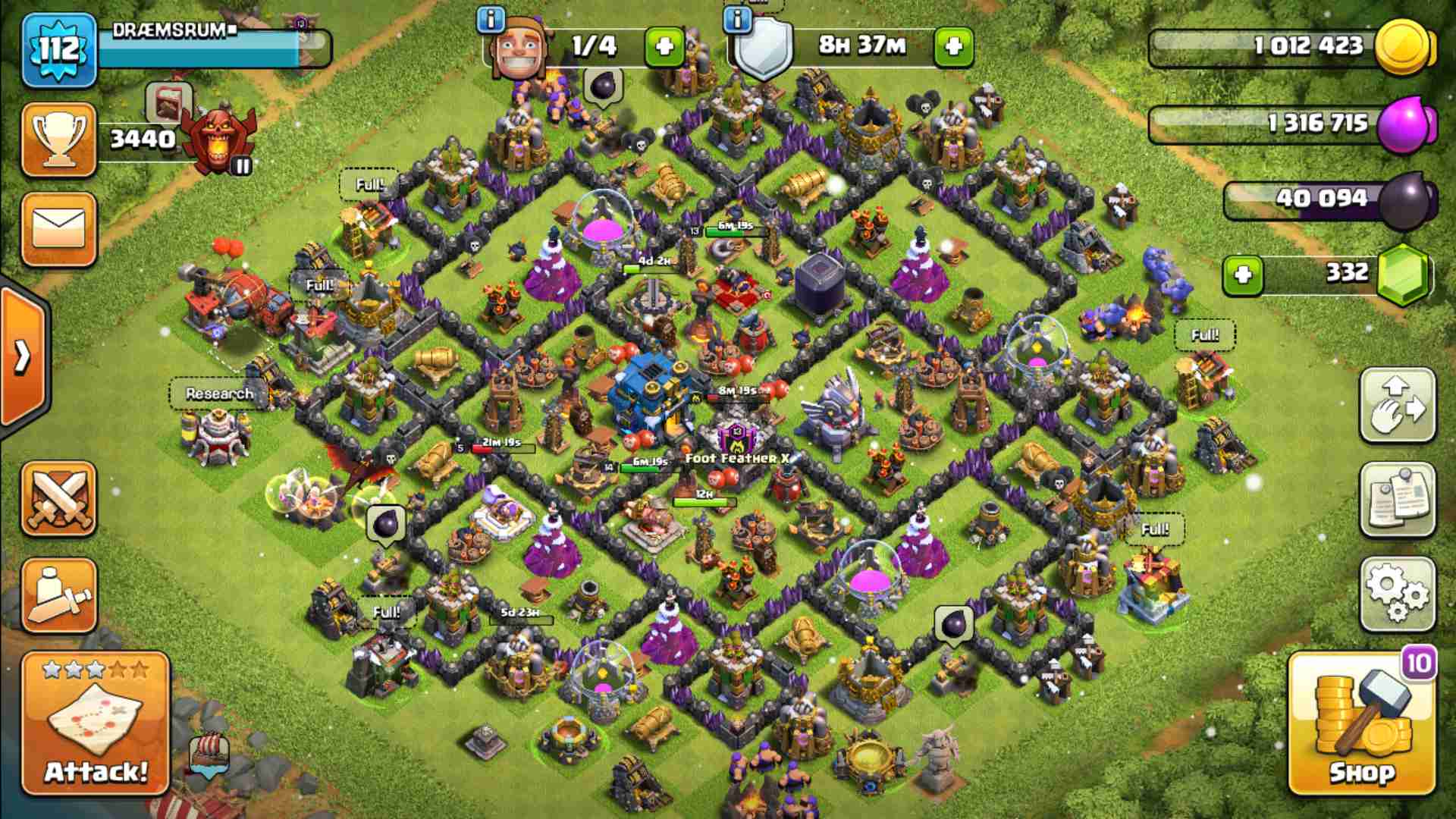Open the crossed swords clan war button
The width and height of the screenshot is (1456, 819).
(x=59, y=500)
